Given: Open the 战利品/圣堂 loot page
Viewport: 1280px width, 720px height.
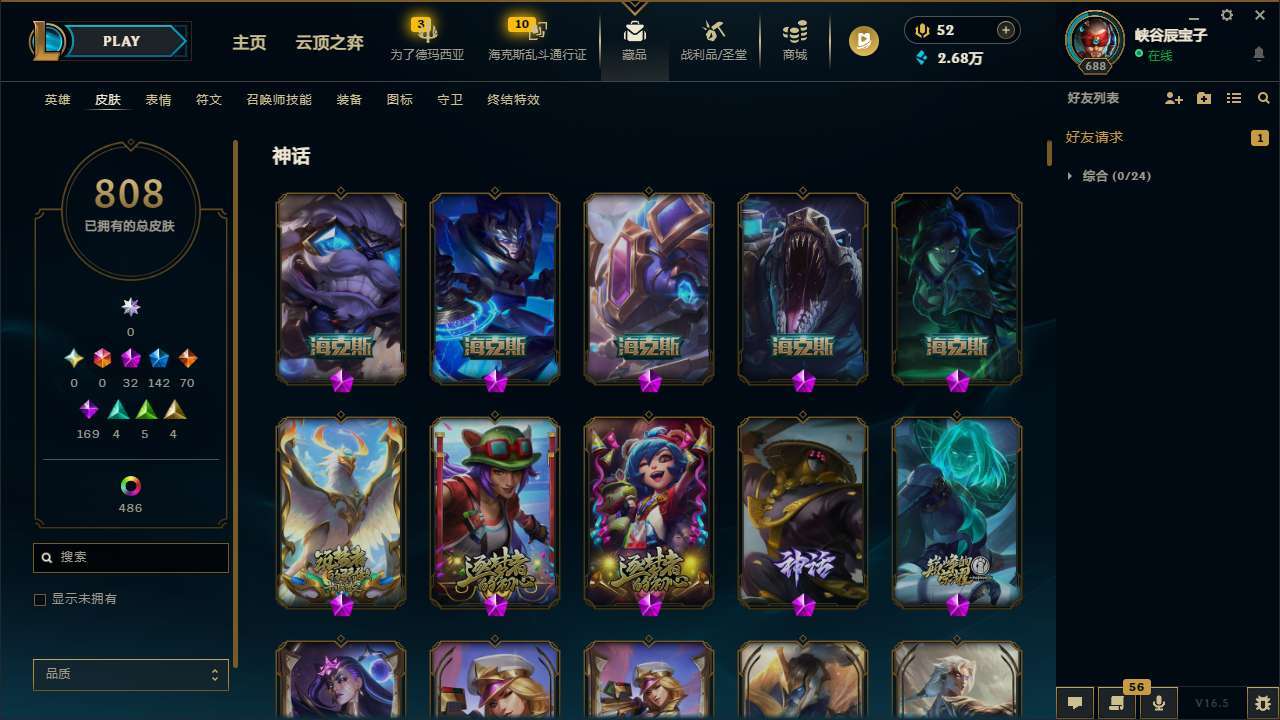Looking at the screenshot, I should (713, 41).
